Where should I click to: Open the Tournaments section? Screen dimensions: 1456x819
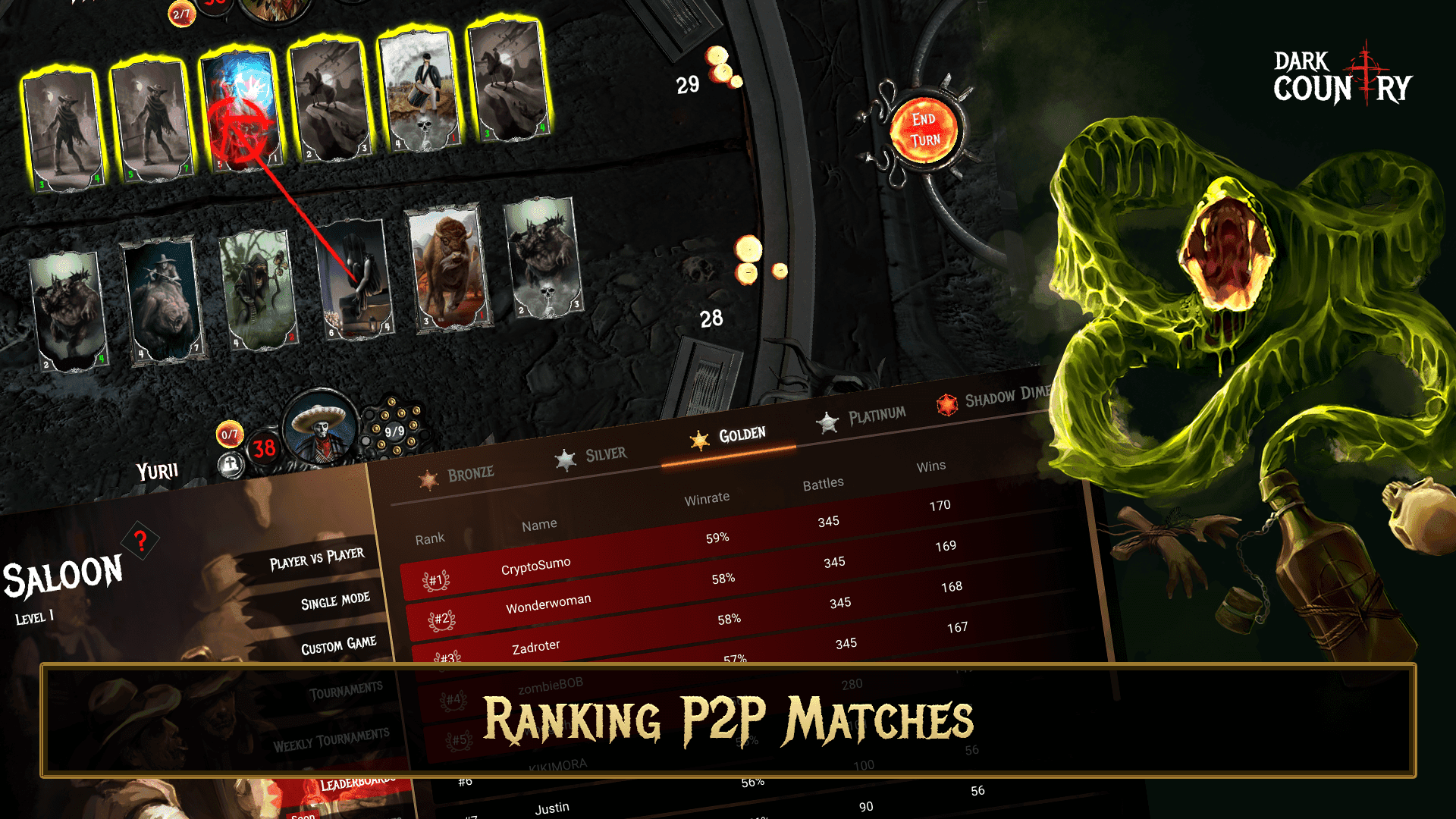[347, 687]
